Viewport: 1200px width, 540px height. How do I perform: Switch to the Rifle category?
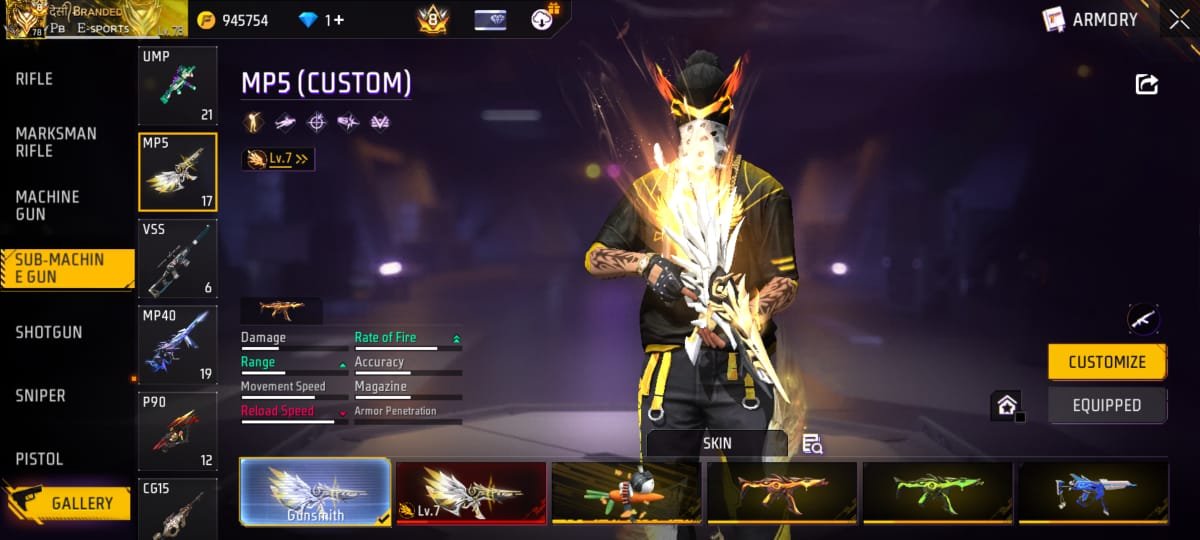click(35, 79)
